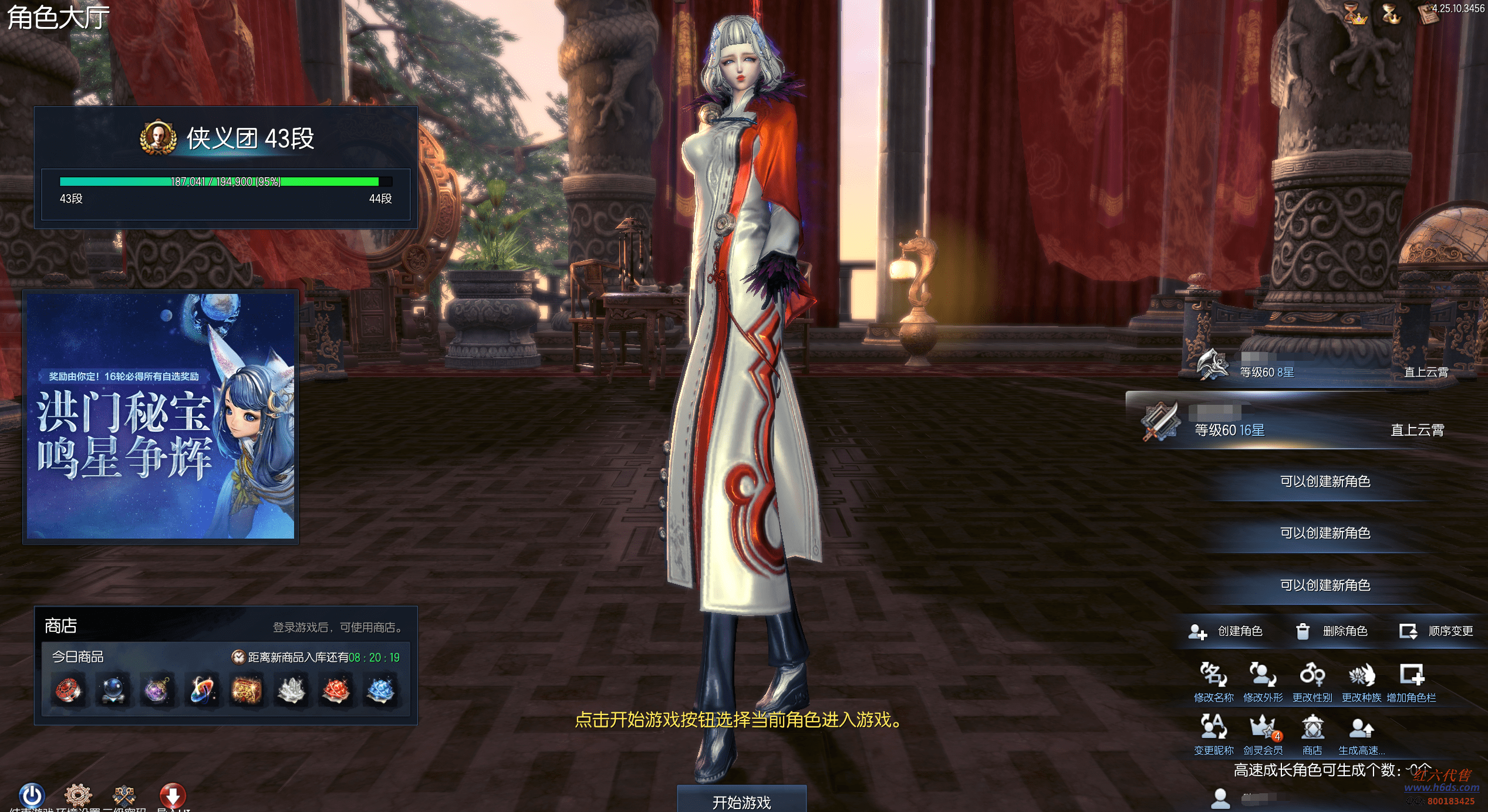Open the 洪门秘宝 鸣星争辉 event banner
Viewport: 1488px width, 812px height.
(x=160, y=417)
